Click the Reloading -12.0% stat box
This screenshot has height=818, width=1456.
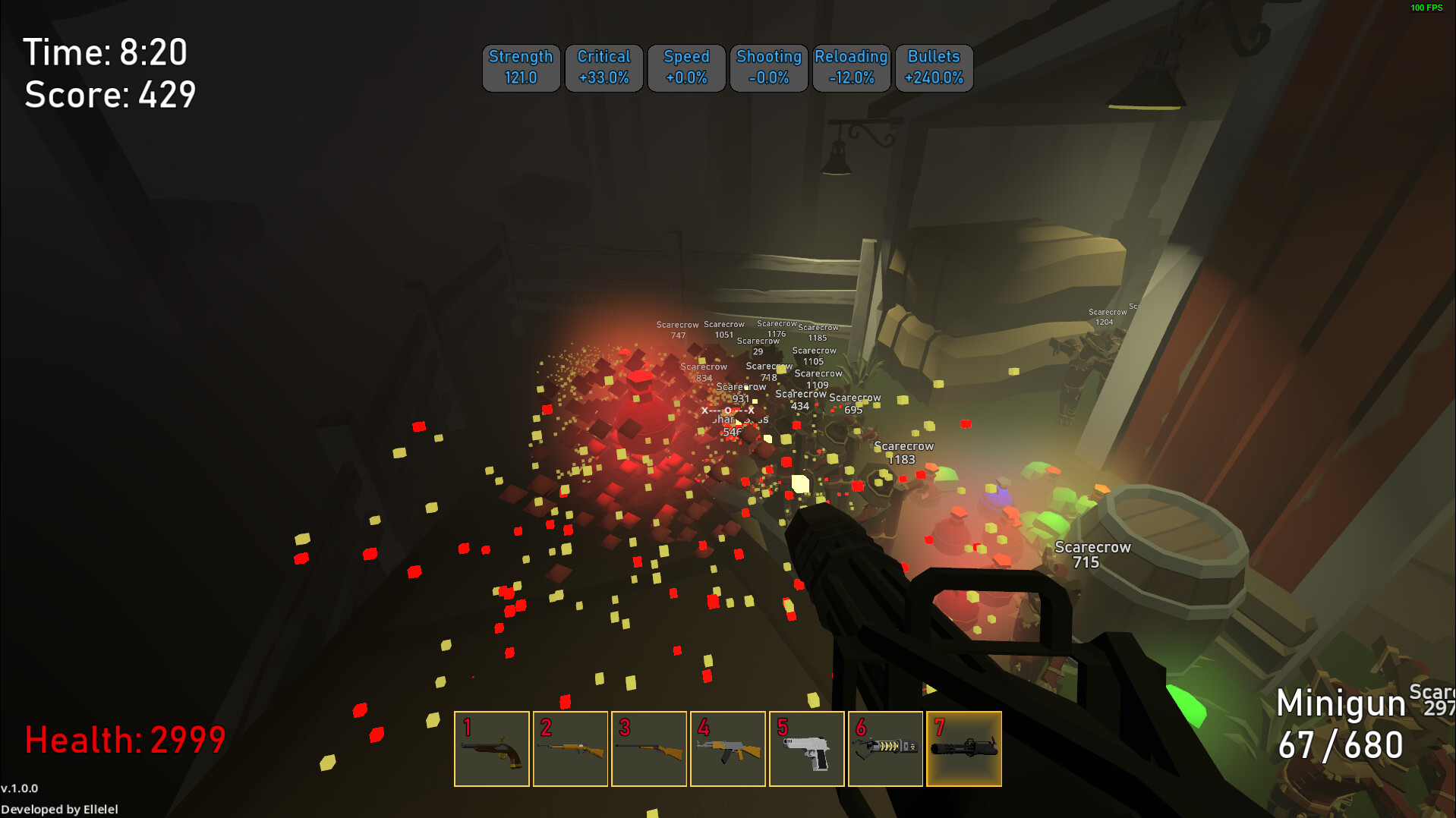[x=851, y=68]
